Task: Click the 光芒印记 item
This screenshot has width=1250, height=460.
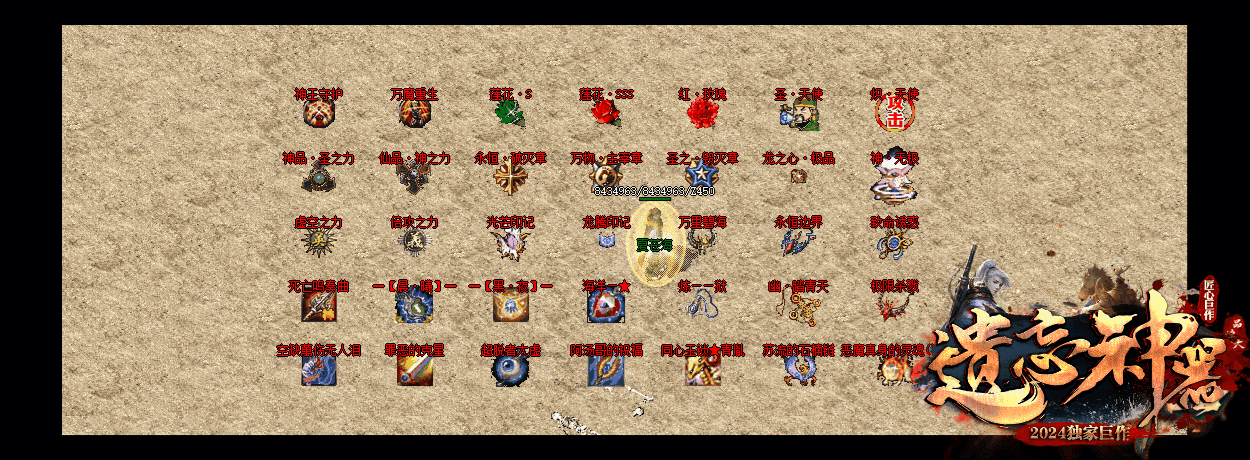Action: [510, 241]
